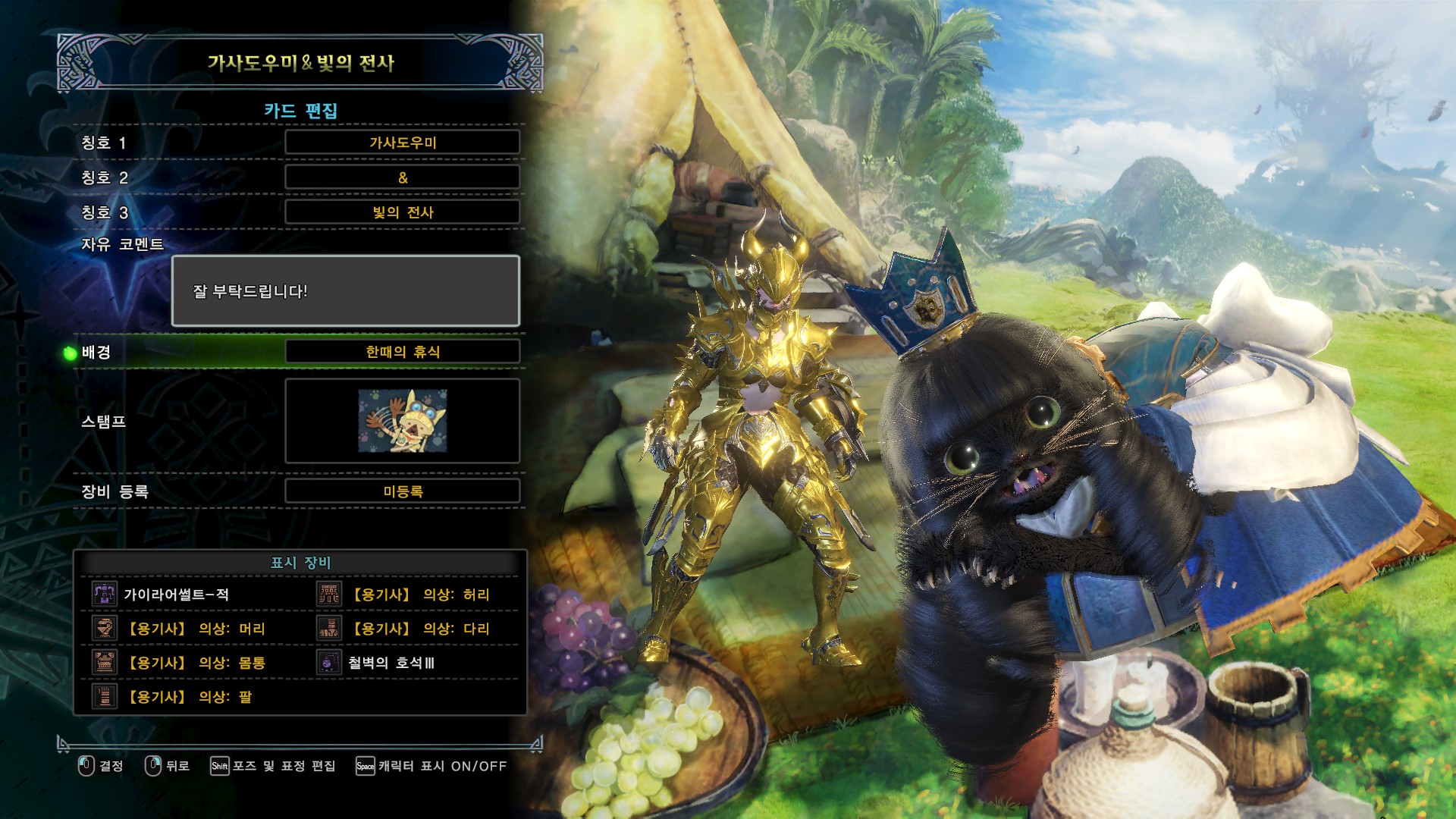
Task: Select the 칭호 3 field 빛의 전사
Action: pyautogui.click(x=402, y=212)
